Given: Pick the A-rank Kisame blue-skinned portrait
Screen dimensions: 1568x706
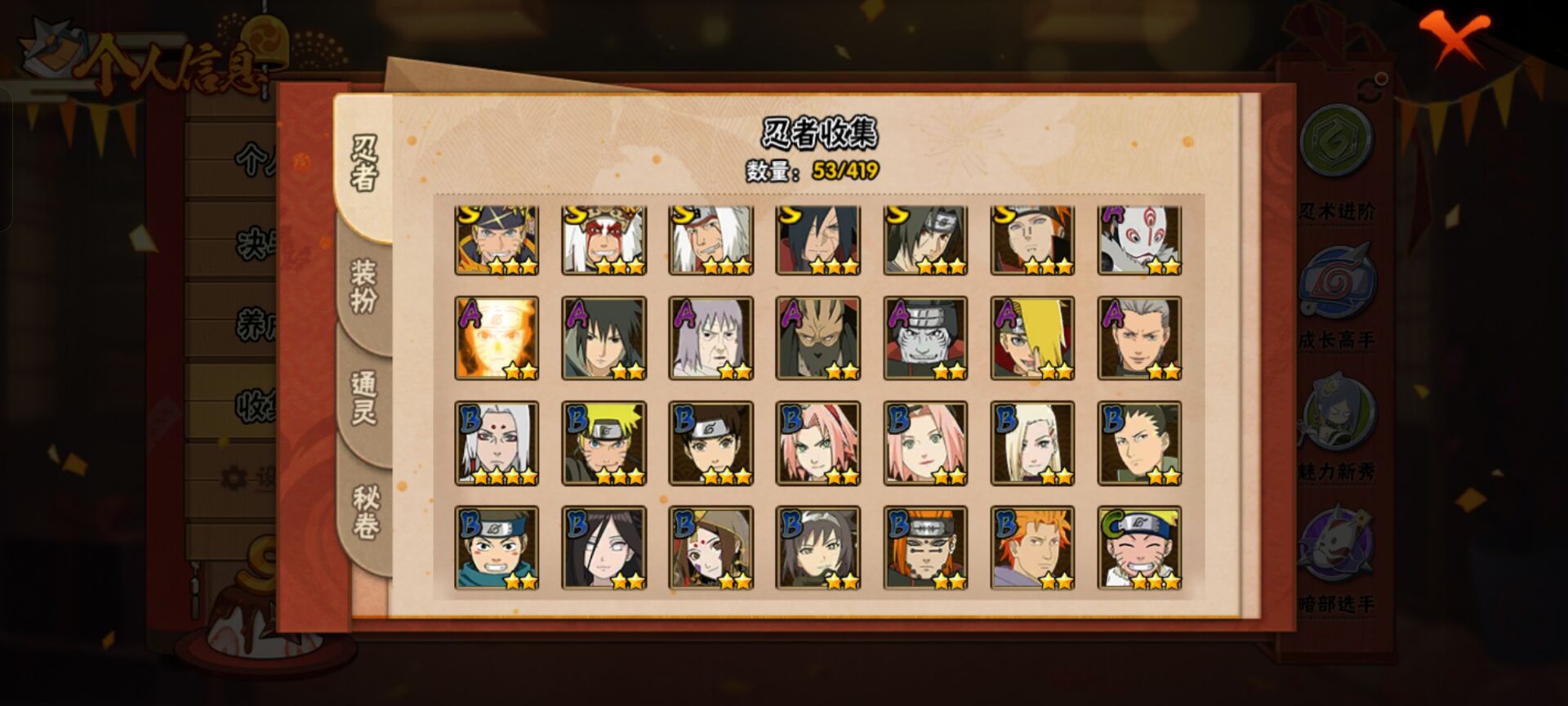Looking at the screenshot, I should point(925,338).
